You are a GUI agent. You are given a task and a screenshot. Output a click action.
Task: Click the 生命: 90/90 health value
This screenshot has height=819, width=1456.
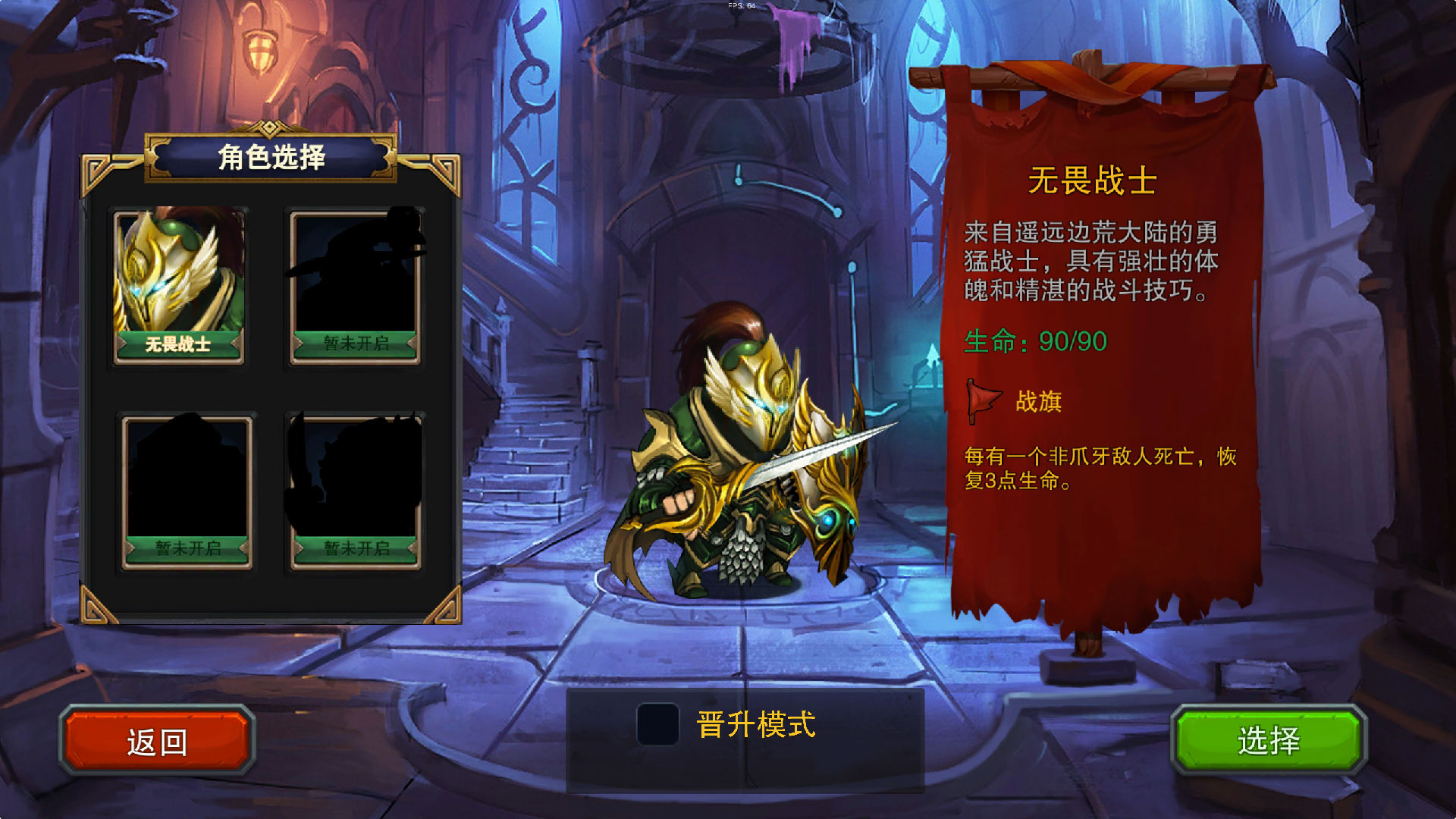point(1035,342)
